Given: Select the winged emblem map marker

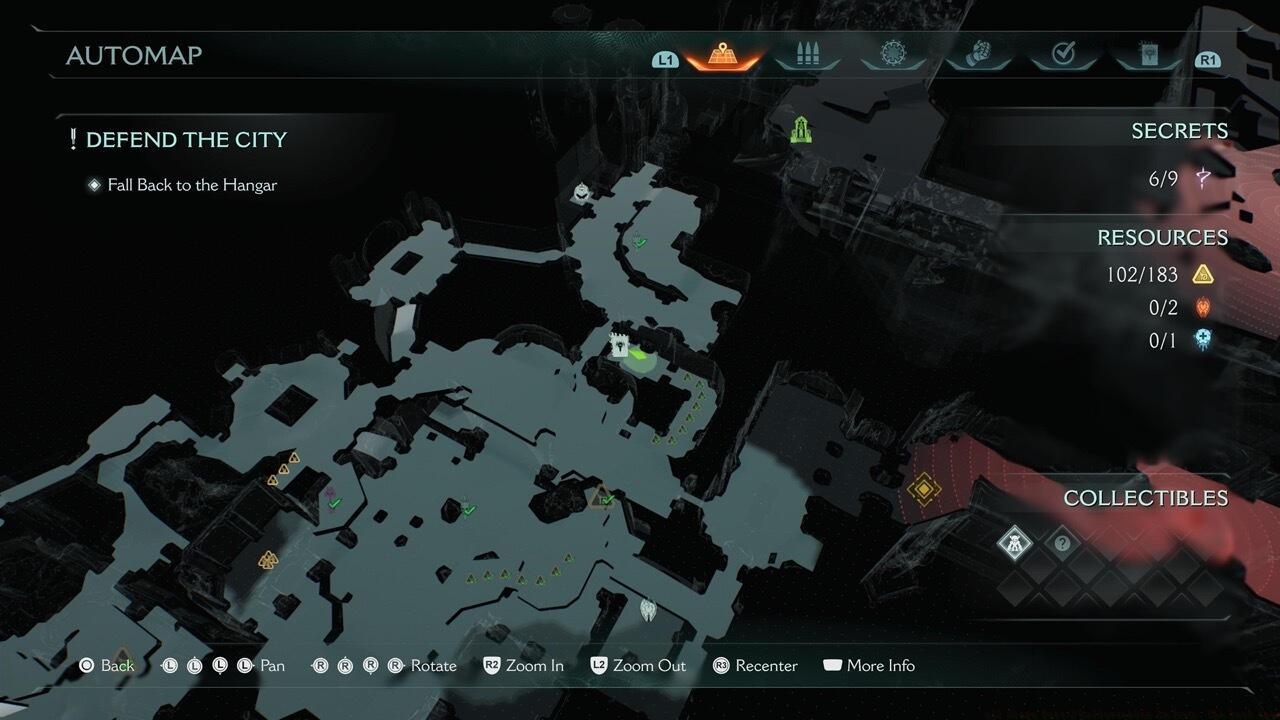Looking at the screenshot, I should tap(648, 607).
